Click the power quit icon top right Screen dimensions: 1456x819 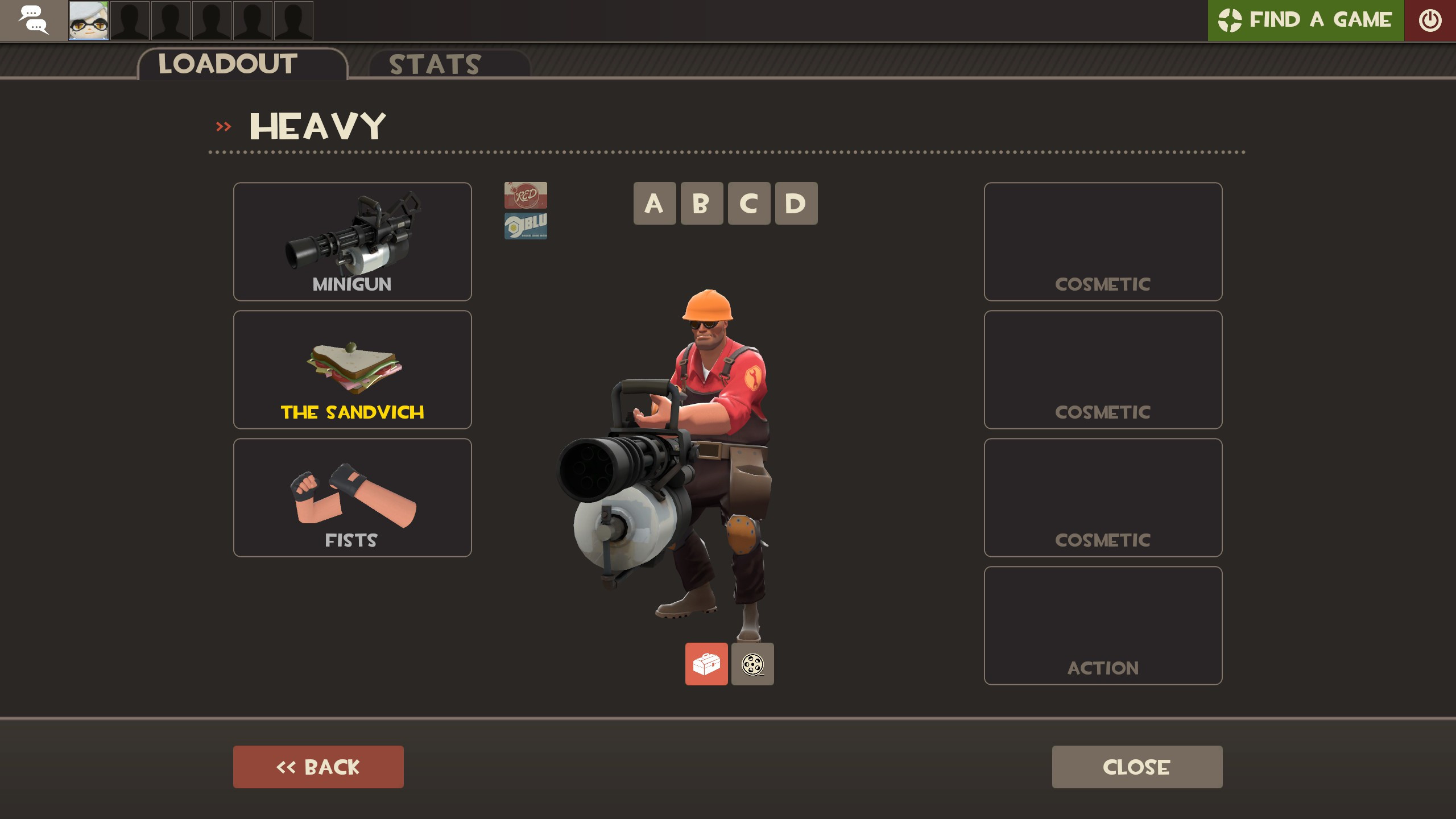coord(1430,20)
